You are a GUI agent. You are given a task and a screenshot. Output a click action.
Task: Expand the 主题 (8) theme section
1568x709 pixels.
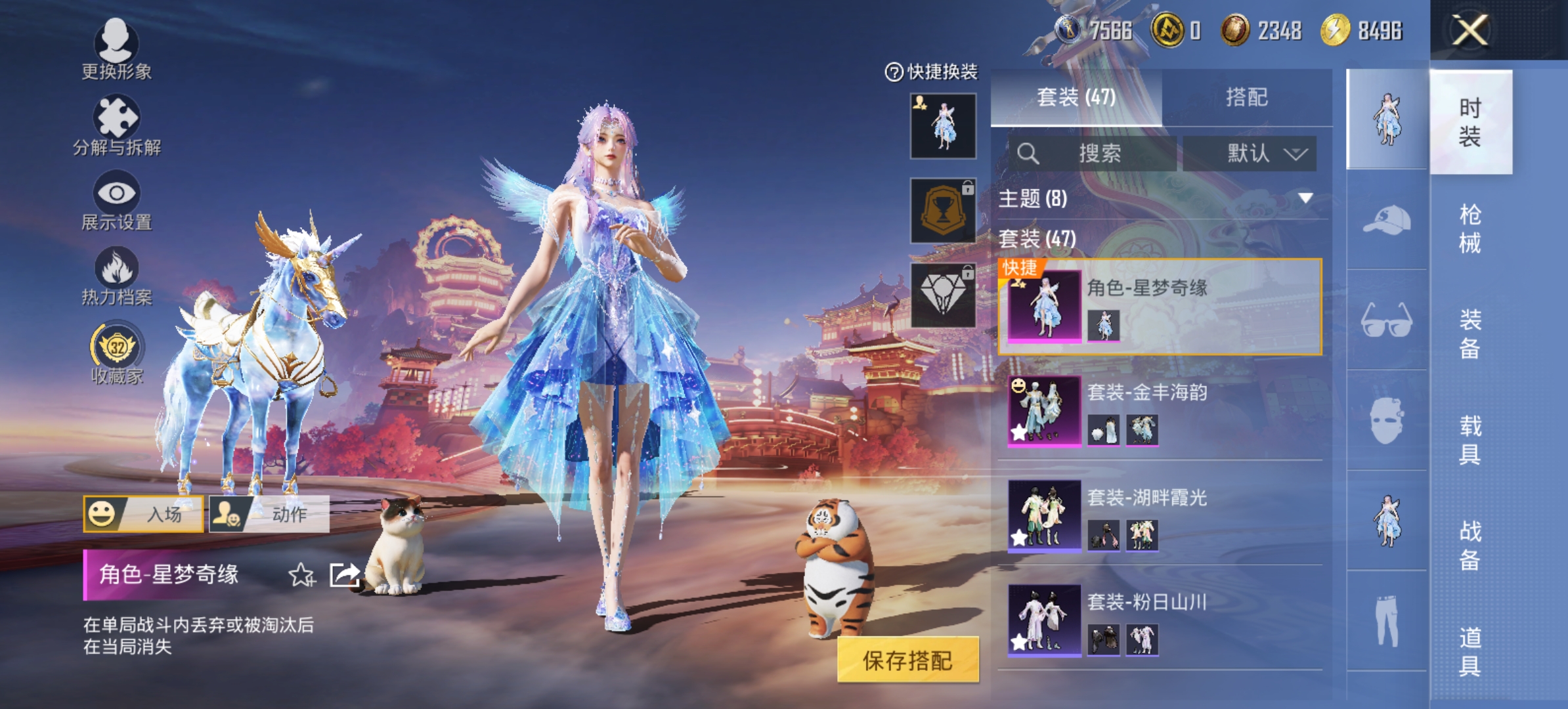pos(1160,198)
